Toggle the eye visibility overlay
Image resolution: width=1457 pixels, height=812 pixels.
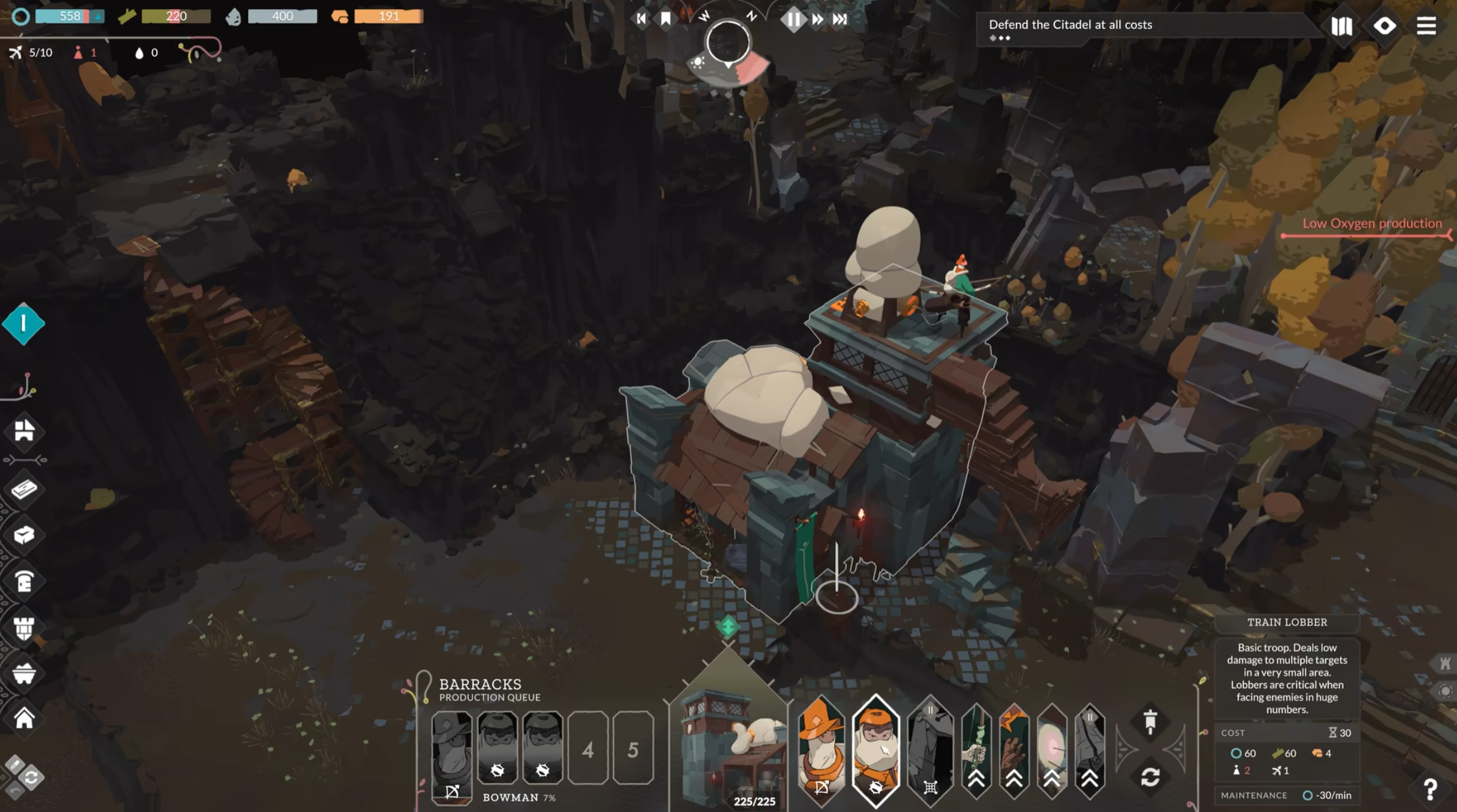[x=1384, y=26]
